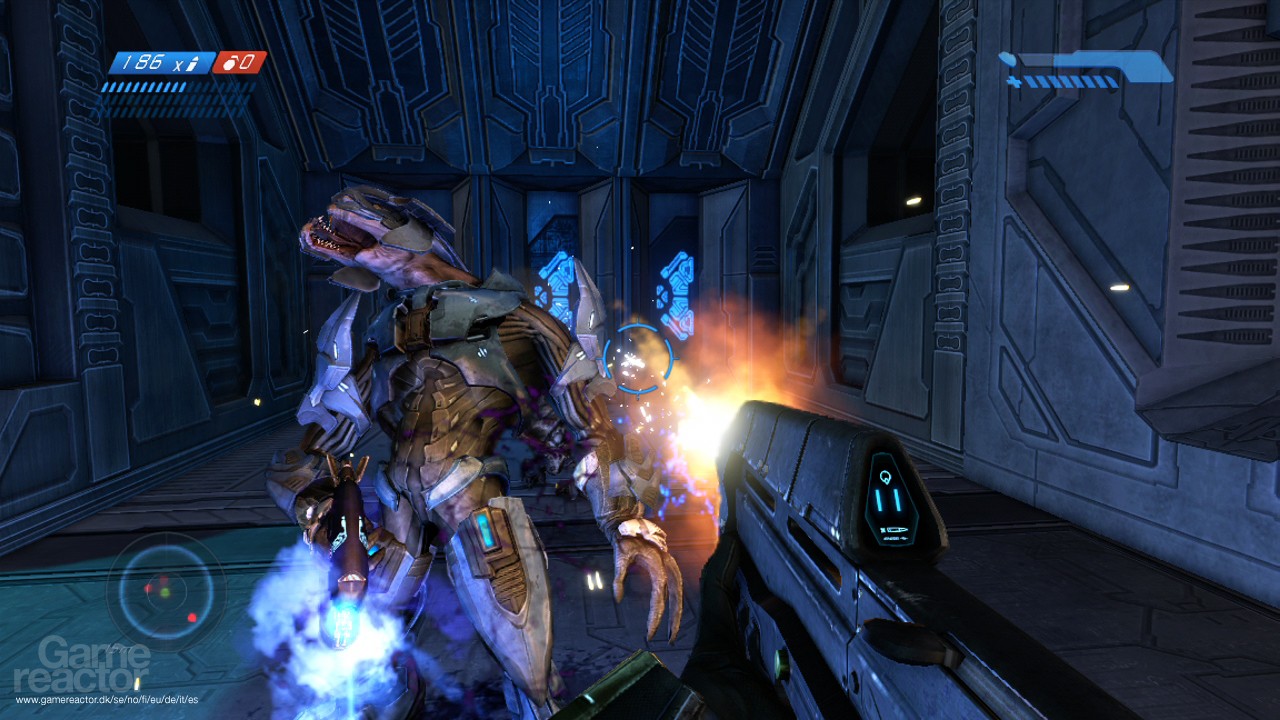Screen dimensions: 1280x720
Task: Click the bullet icon beside ammo count
Action: point(193,63)
